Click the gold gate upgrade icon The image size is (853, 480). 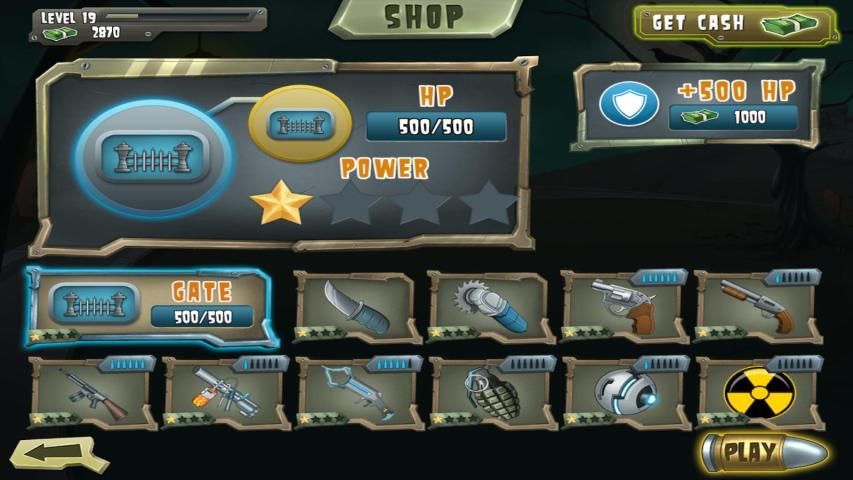click(294, 126)
